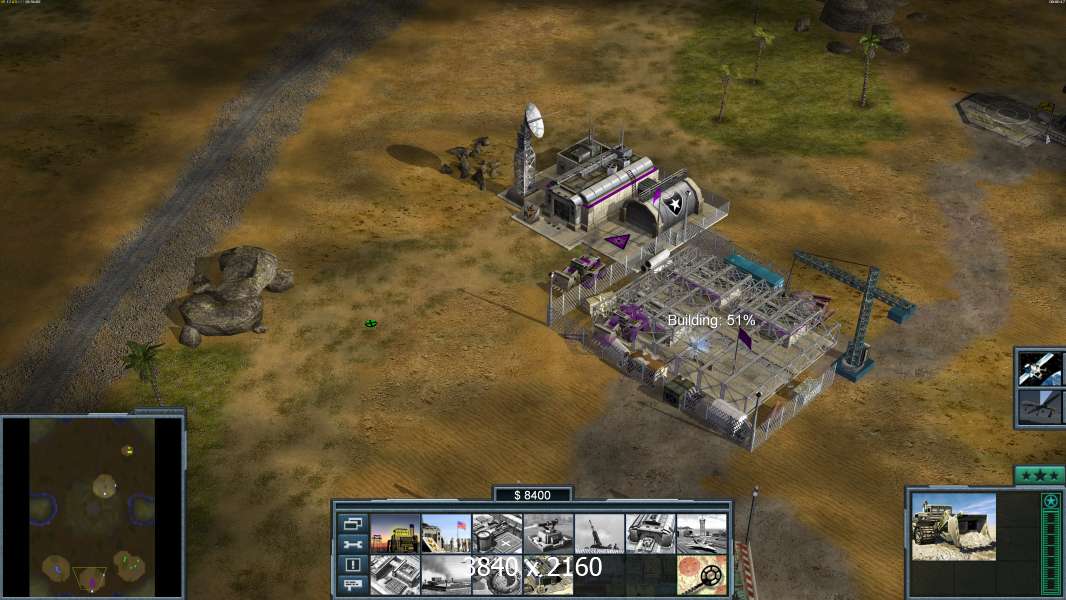Select the airfield with control tower

tap(701, 533)
